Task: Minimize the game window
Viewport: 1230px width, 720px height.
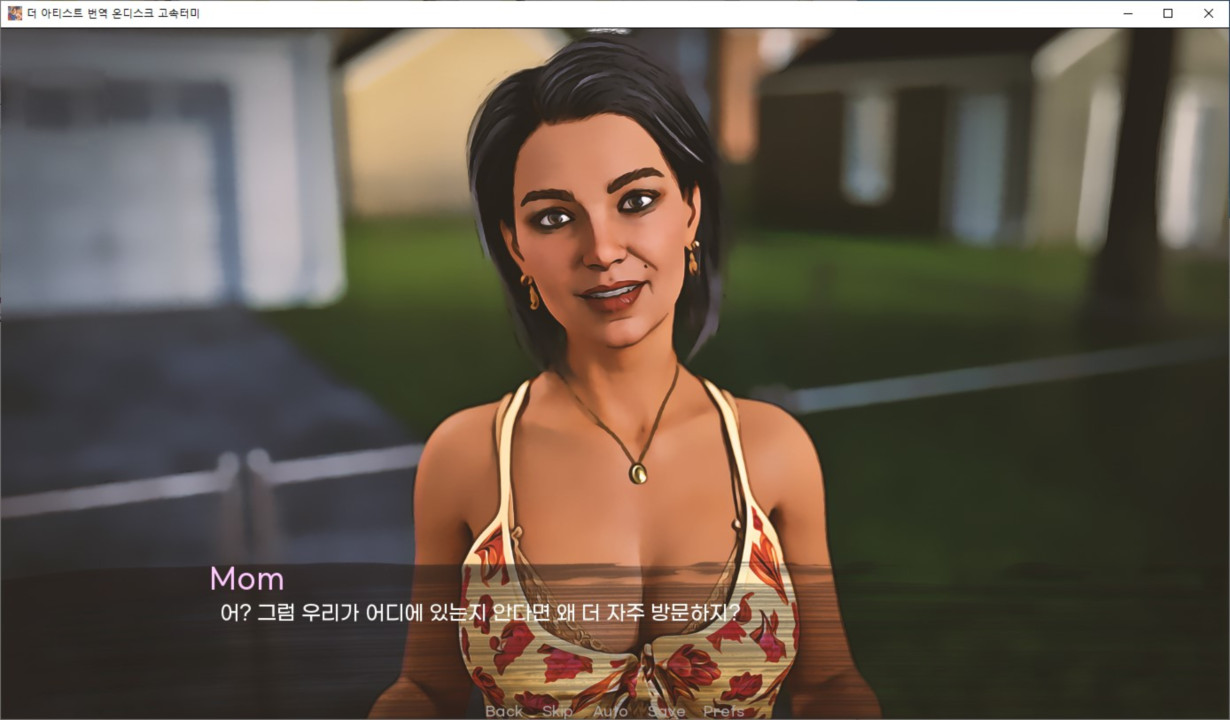Action: (x=1128, y=13)
